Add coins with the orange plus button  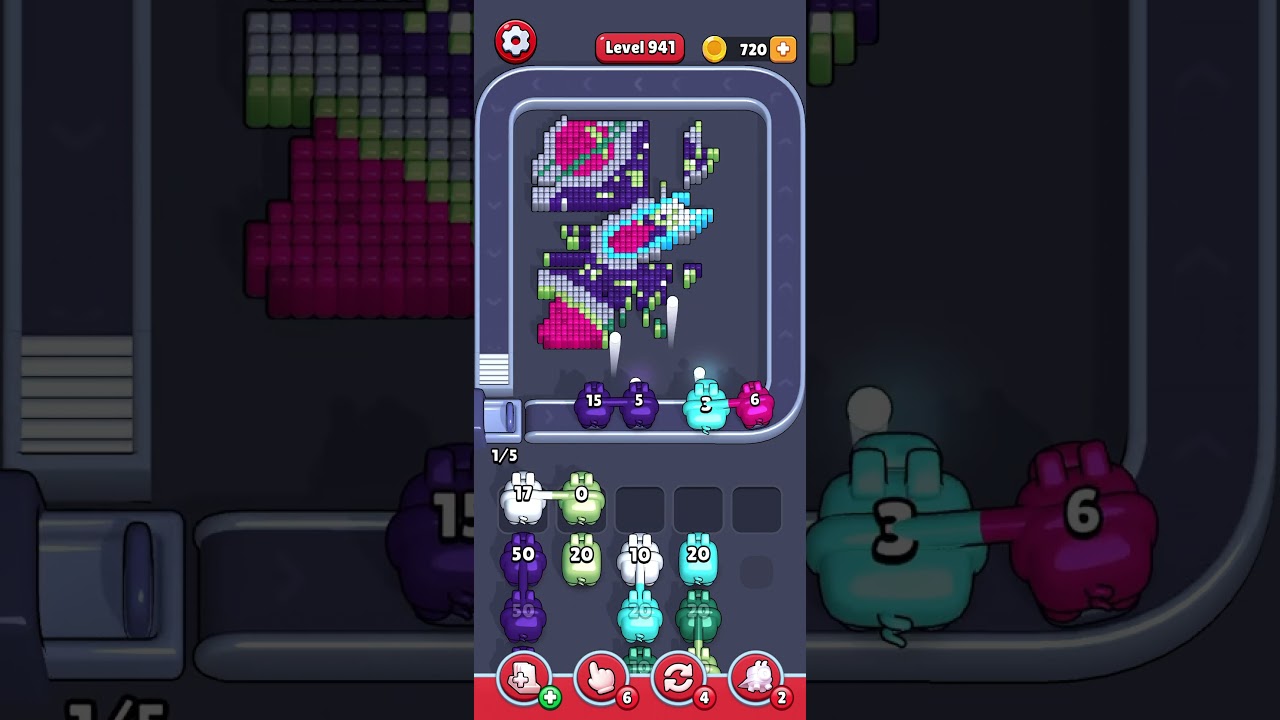click(783, 49)
